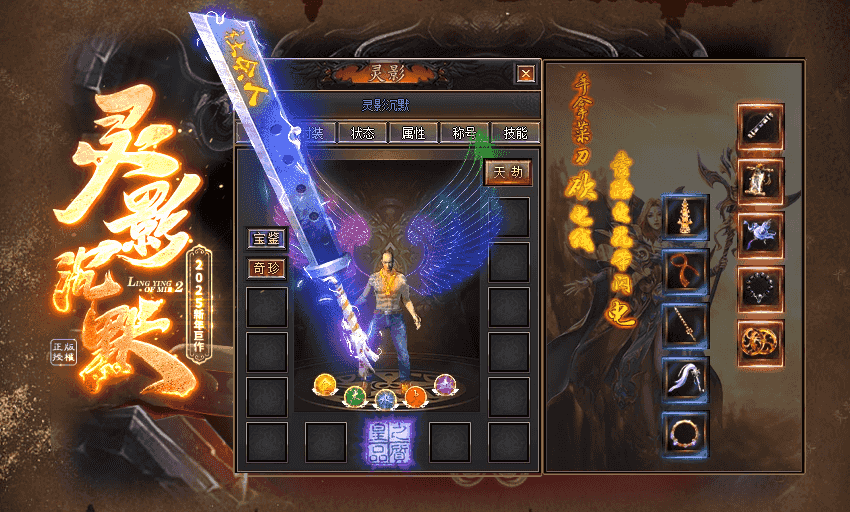This screenshot has height=512, width=850.
Task: Select the blue spirit bird item slot
Action: [x=761, y=235]
